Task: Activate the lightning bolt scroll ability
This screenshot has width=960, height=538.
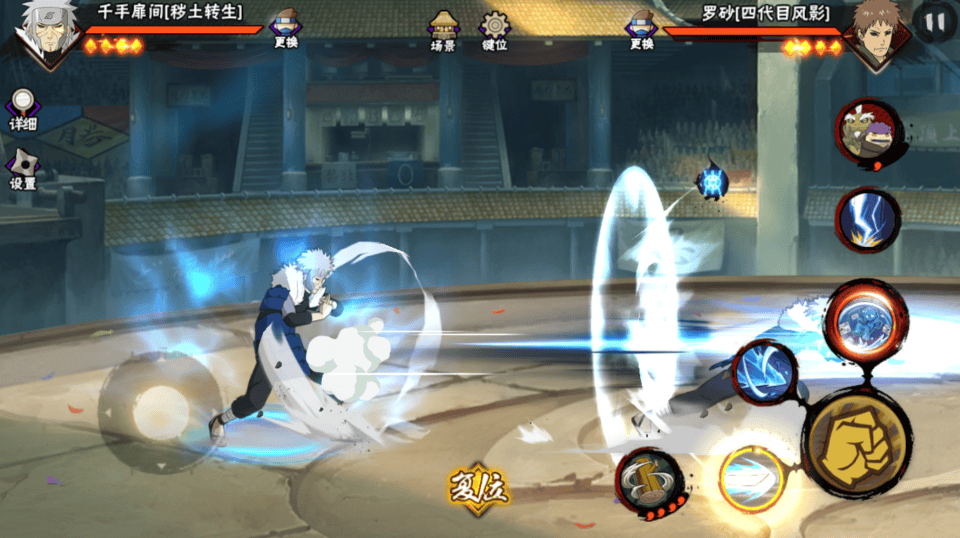Action: (x=867, y=219)
